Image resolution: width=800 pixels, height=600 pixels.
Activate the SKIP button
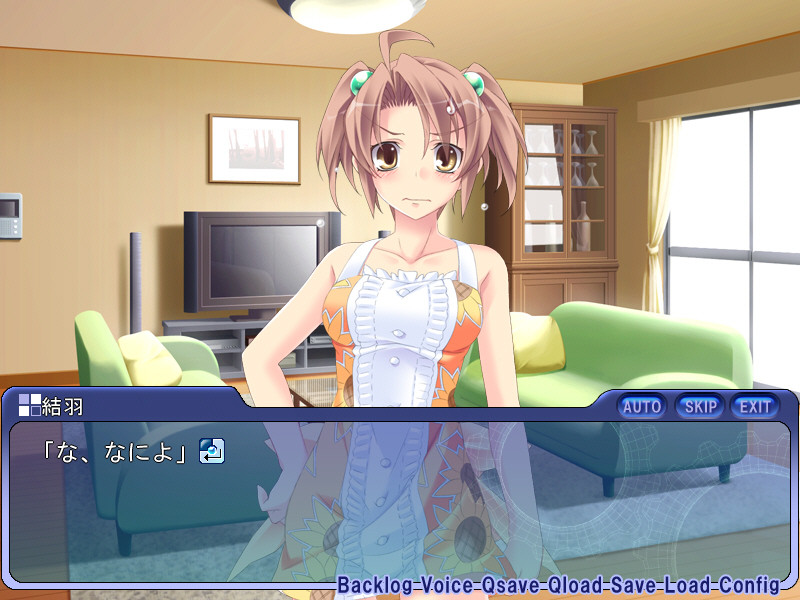700,406
